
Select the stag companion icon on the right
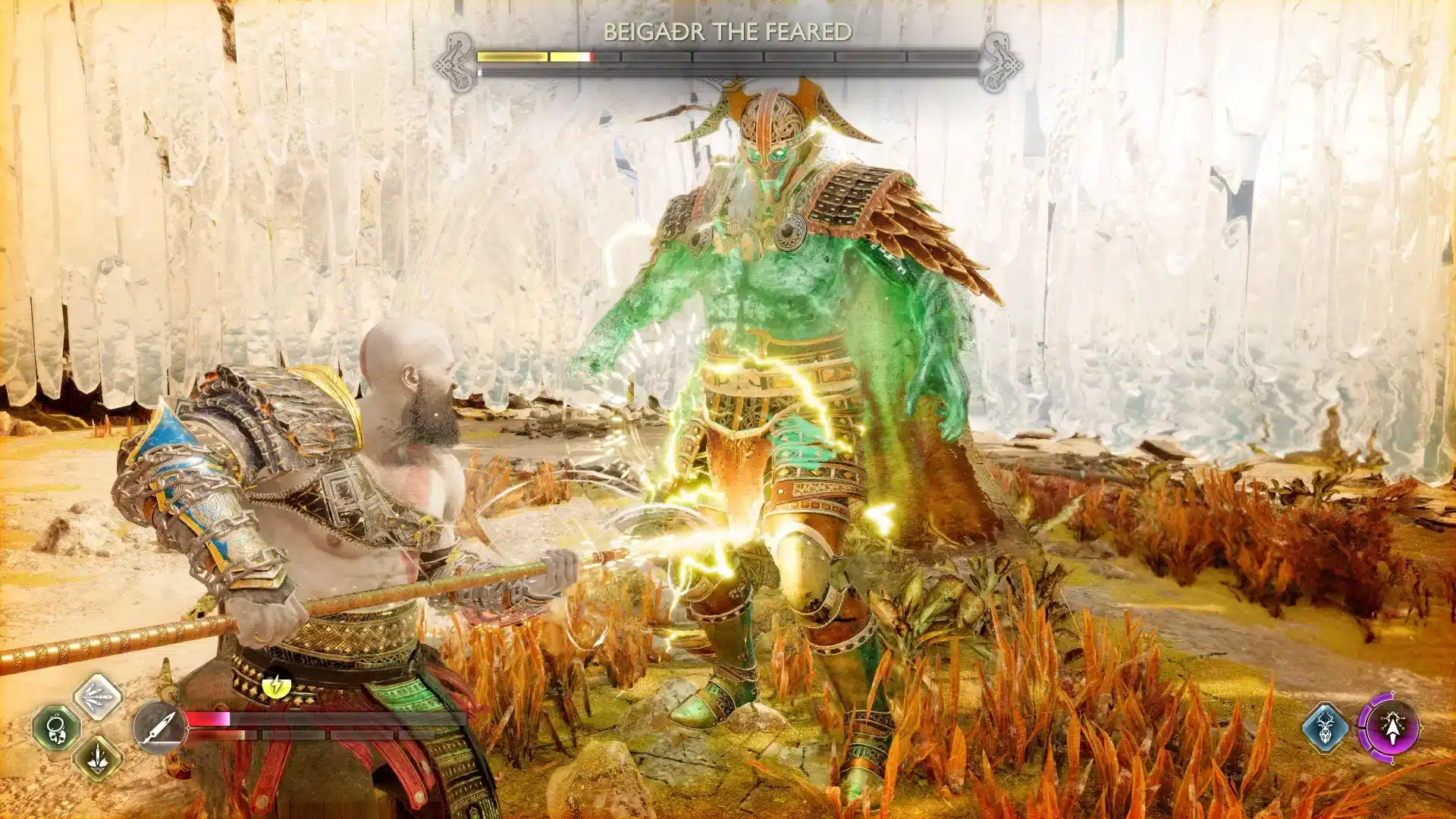[x=1325, y=726]
